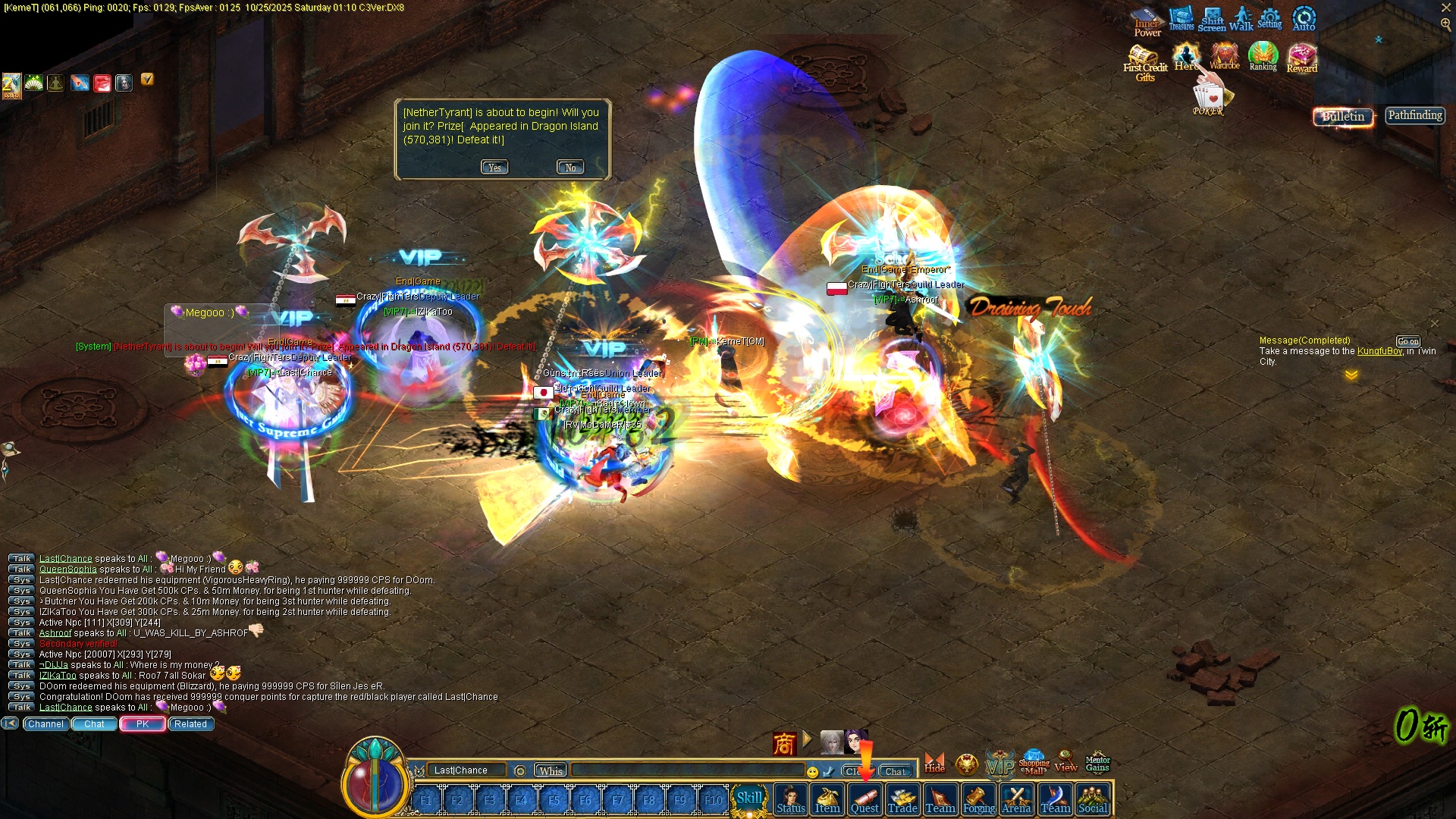The height and width of the screenshot is (819, 1456).
Task: Open the Ranking icon
Action: 1263,57
